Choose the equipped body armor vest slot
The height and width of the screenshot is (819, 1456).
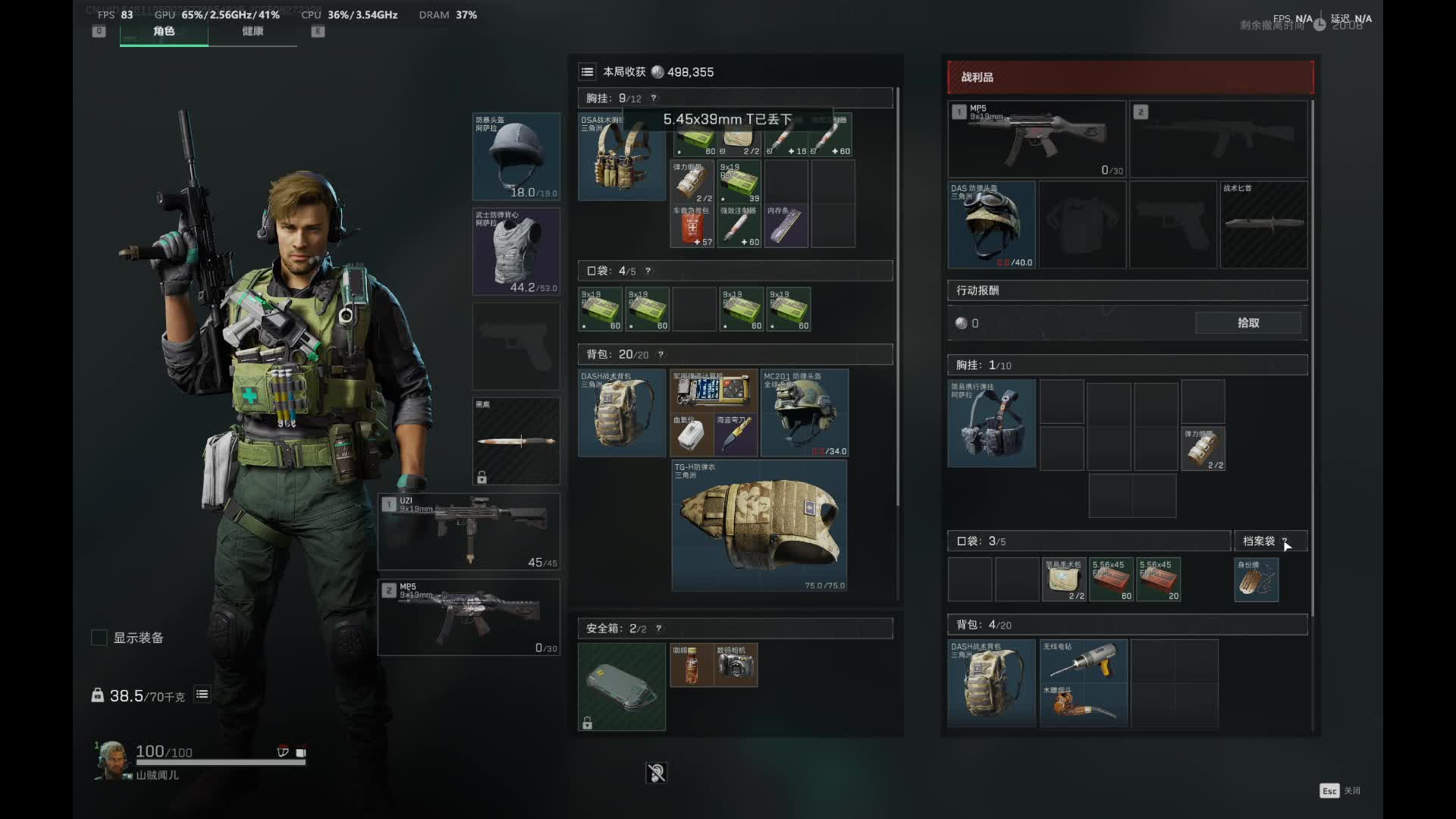click(516, 251)
